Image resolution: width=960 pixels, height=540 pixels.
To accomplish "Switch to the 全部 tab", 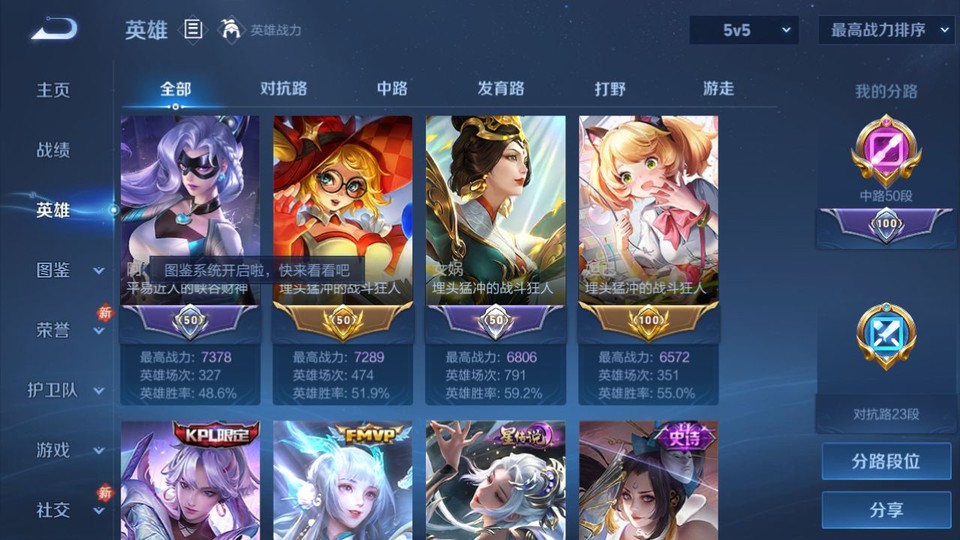I will pyautogui.click(x=176, y=89).
